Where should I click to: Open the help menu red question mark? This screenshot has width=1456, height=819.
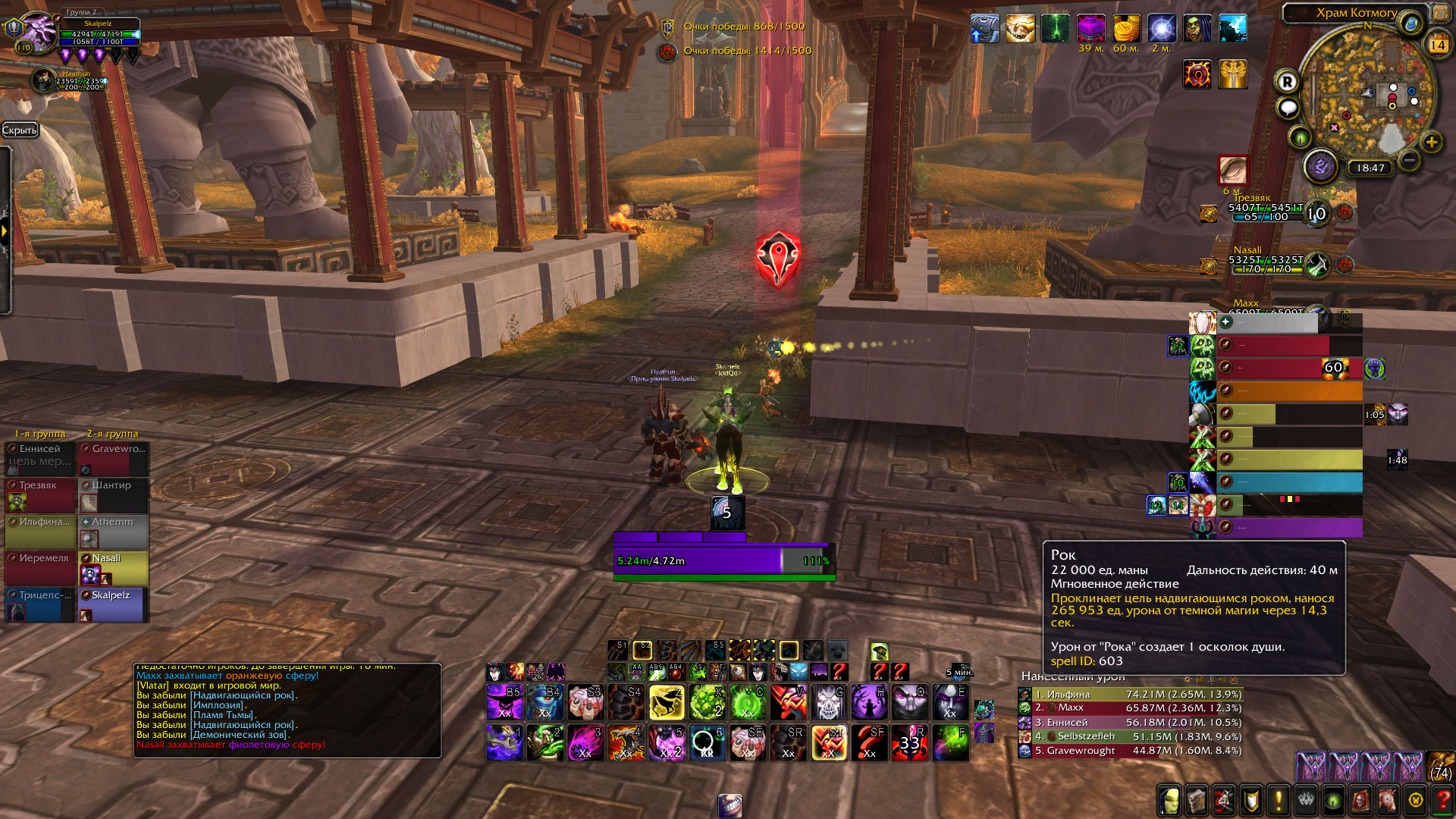(1442, 800)
